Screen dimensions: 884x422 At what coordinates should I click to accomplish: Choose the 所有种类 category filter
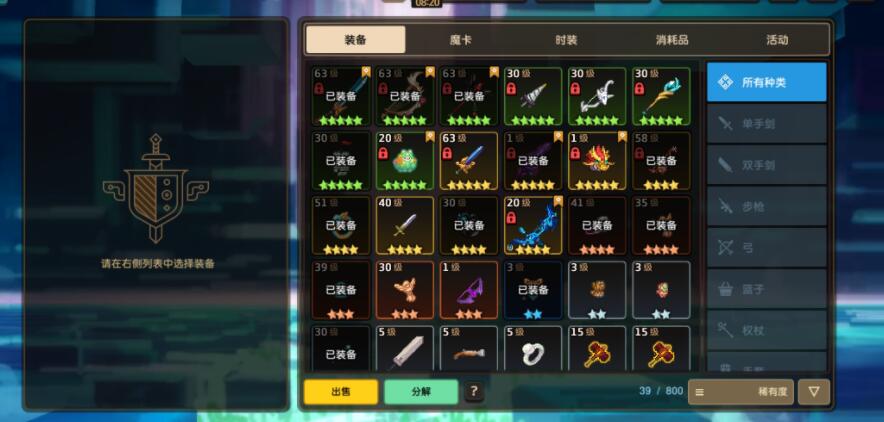766,82
